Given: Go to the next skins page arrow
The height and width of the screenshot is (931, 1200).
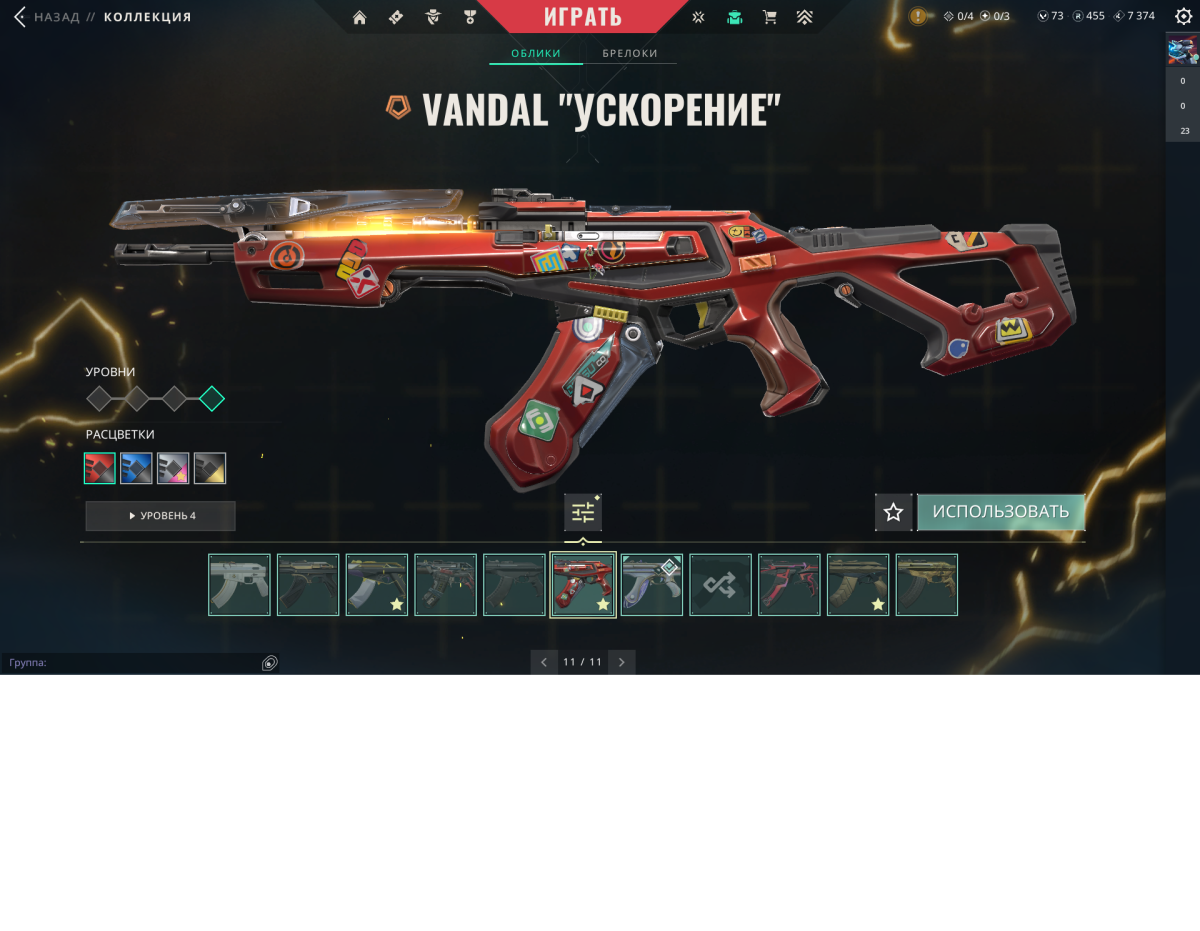Looking at the screenshot, I should pyautogui.click(x=621, y=662).
